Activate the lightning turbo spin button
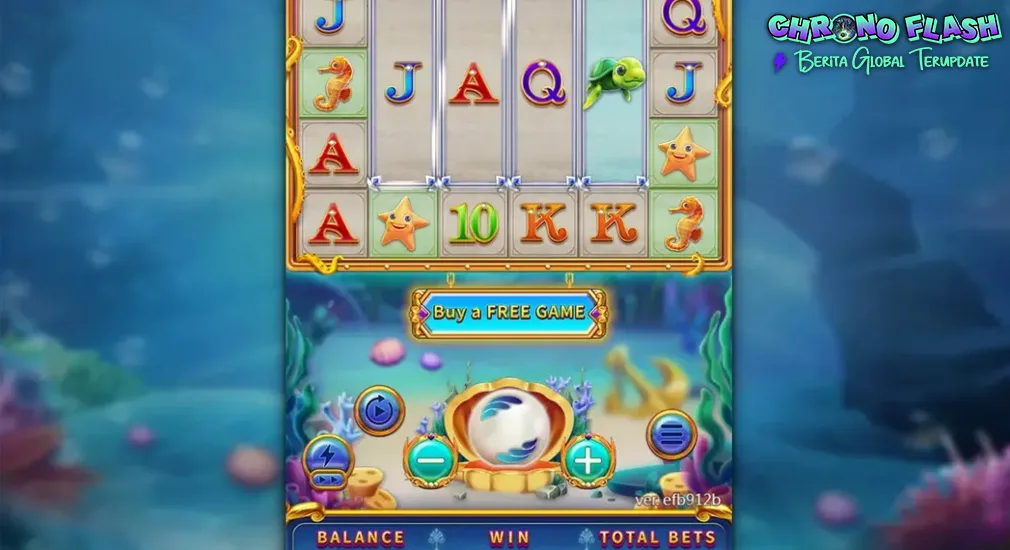Screen dimensions: 1010x550 (328, 462)
